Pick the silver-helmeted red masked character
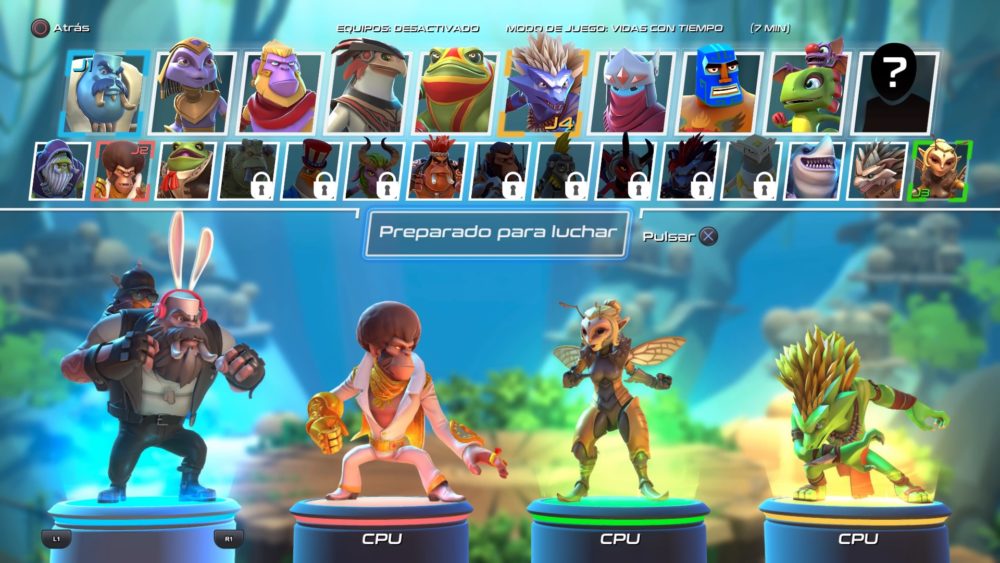Image resolution: width=1000 pixels, height=563 pixels. [633, 93]
